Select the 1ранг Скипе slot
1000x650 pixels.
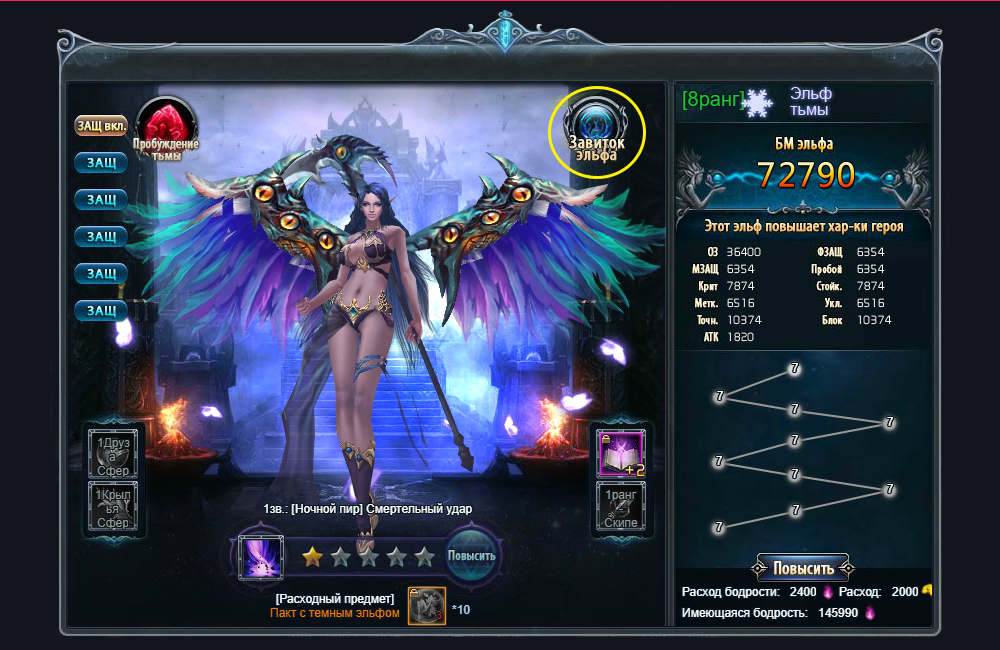(620, 506)
